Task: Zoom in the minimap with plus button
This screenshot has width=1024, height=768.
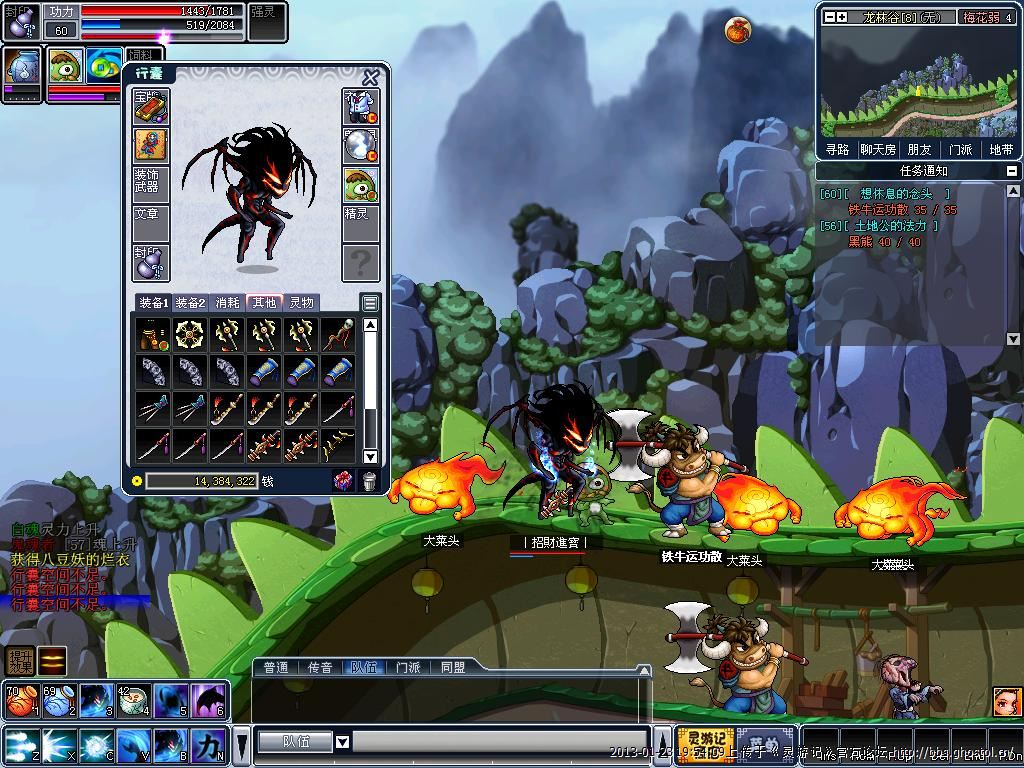Action: click(842, 16)
